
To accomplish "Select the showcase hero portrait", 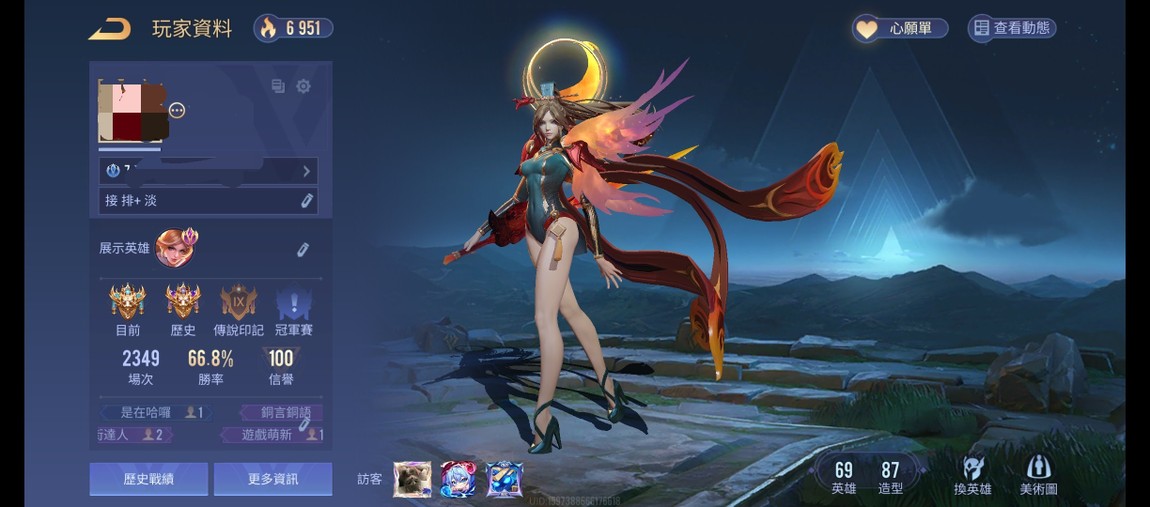I will pos(176,247).
